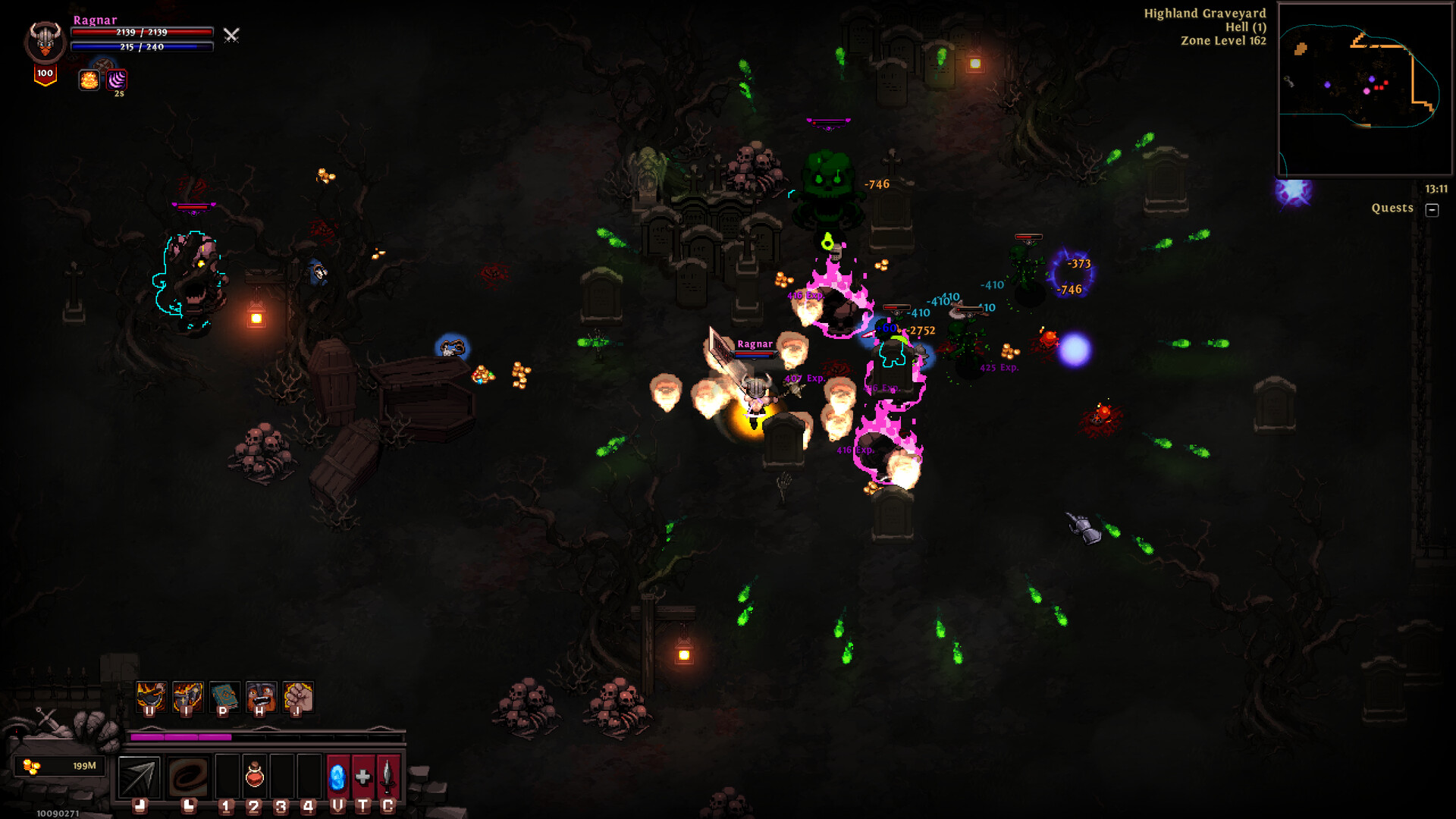
Task: Click Ragnar's portrait in the top left
Action: coord(44,39)
